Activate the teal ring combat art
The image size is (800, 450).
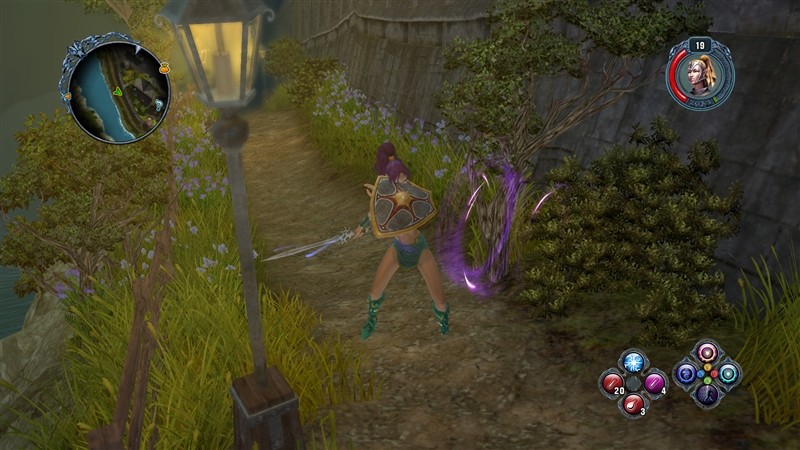pos(729,374)
